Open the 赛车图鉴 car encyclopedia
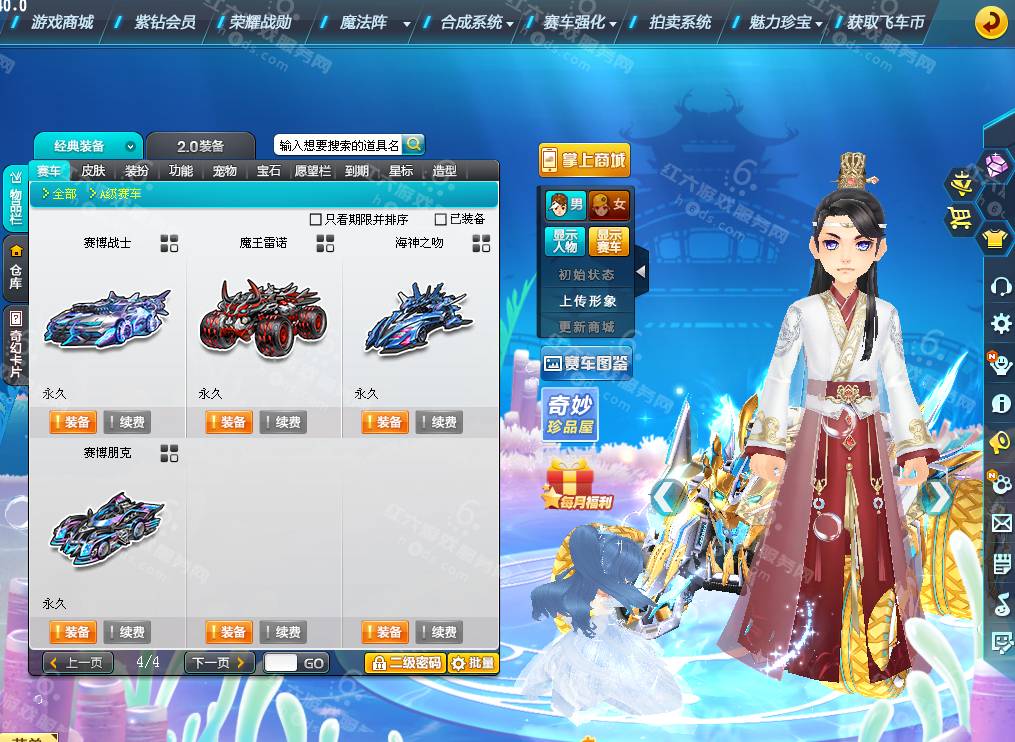This screenshot has width=1015, height=742. pyautogui.click(x=585, y=363)
